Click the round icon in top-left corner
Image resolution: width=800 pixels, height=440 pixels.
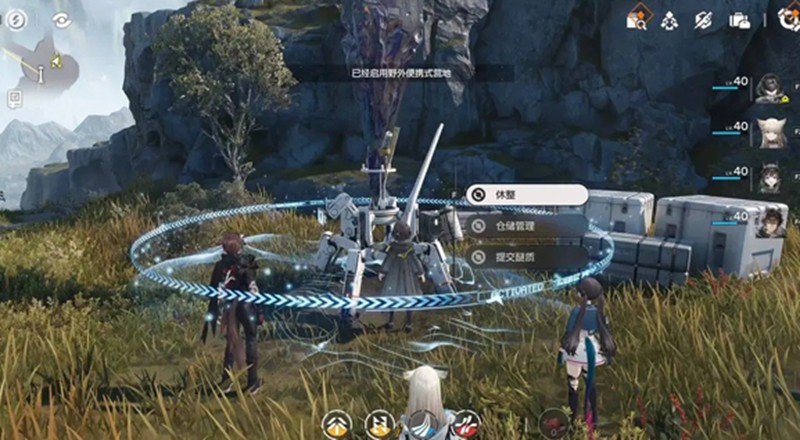(15, 19)
